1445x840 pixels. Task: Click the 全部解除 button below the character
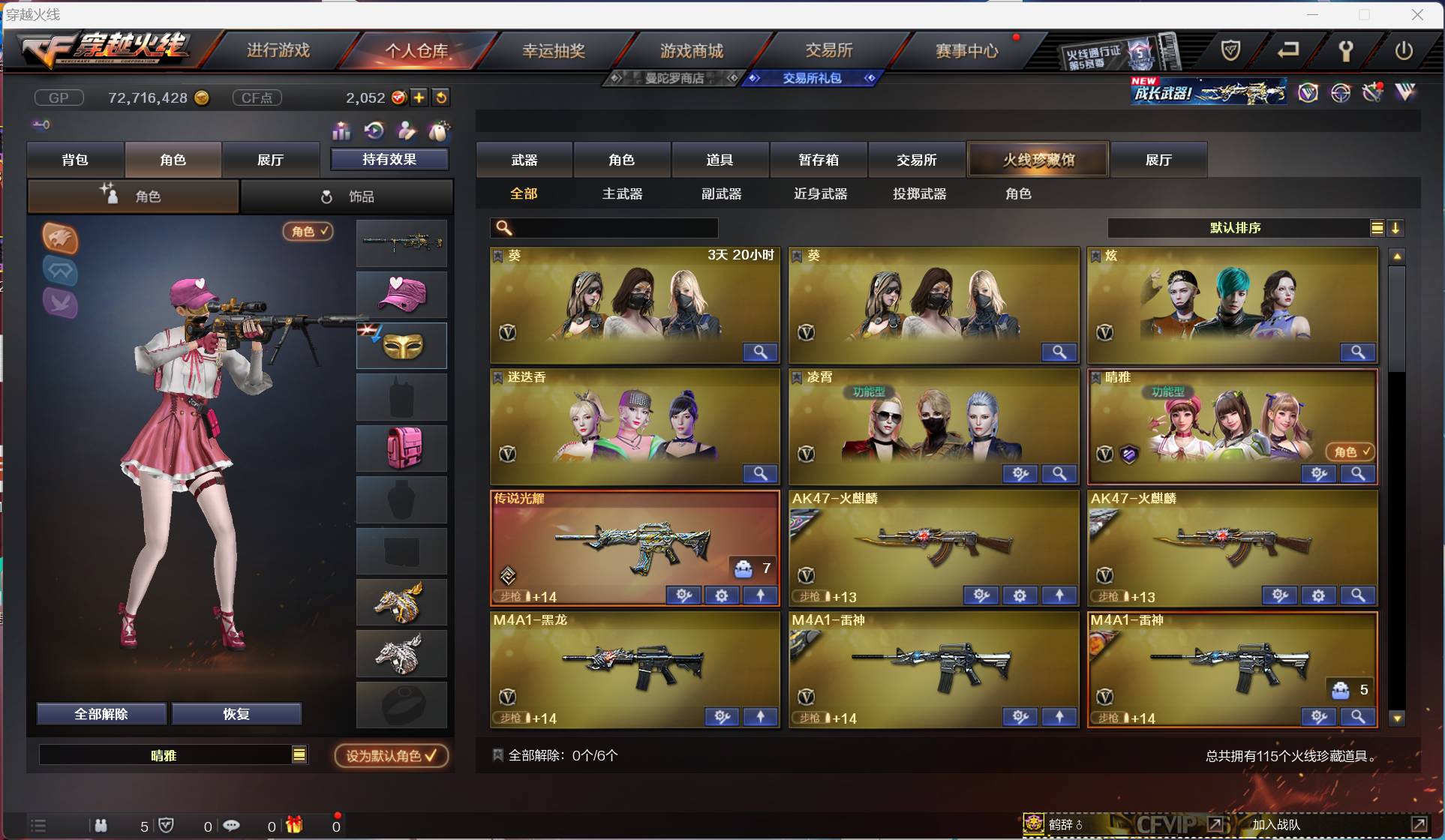click(101, 714)
